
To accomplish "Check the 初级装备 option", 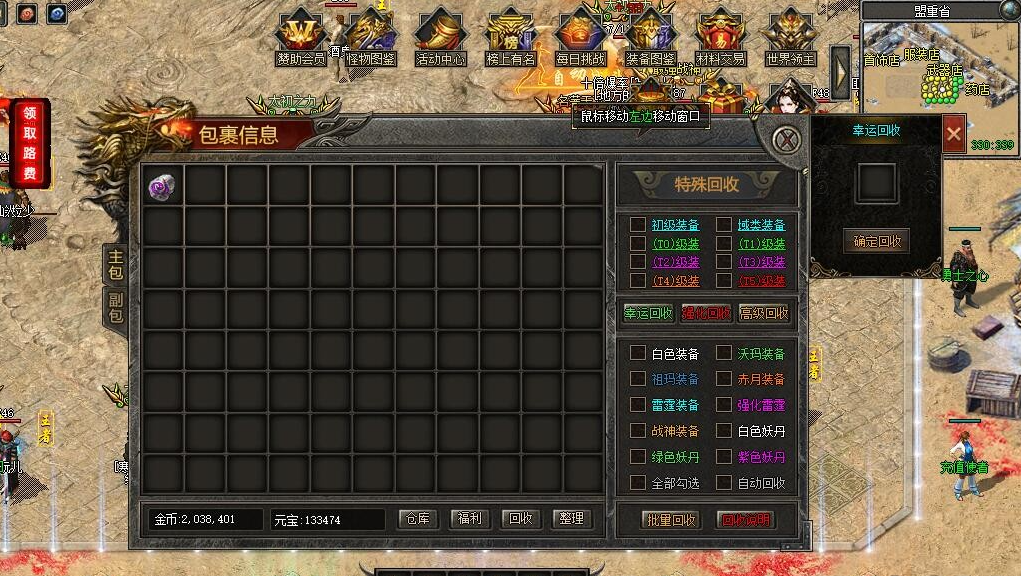I will click(637, 225).
